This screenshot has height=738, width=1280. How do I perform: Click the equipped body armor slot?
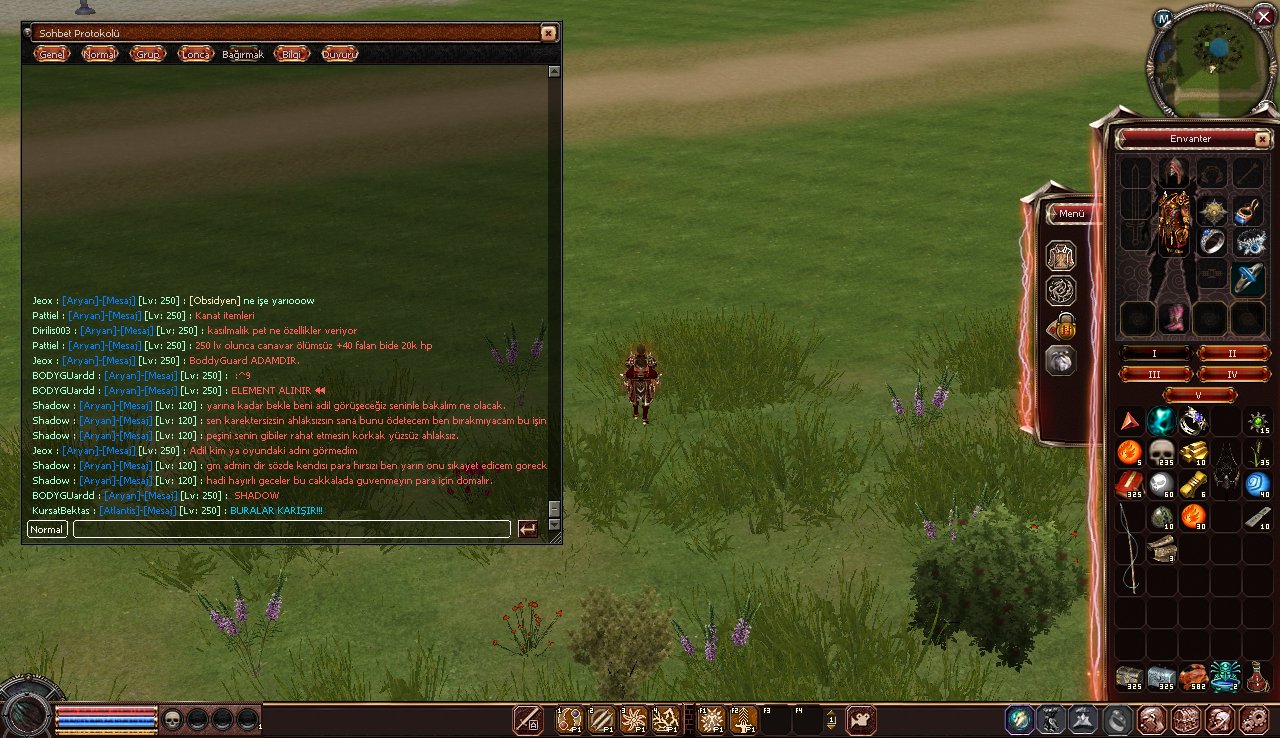1173,220
